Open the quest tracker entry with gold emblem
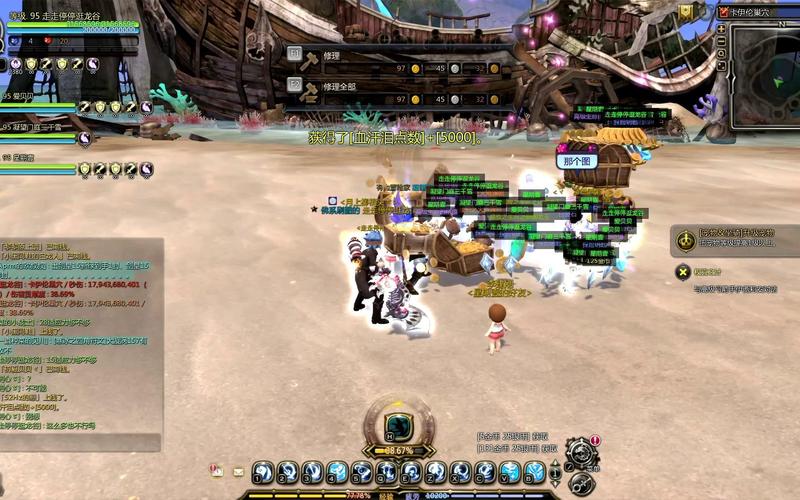 pyautogui.click(x=686, y=240)
